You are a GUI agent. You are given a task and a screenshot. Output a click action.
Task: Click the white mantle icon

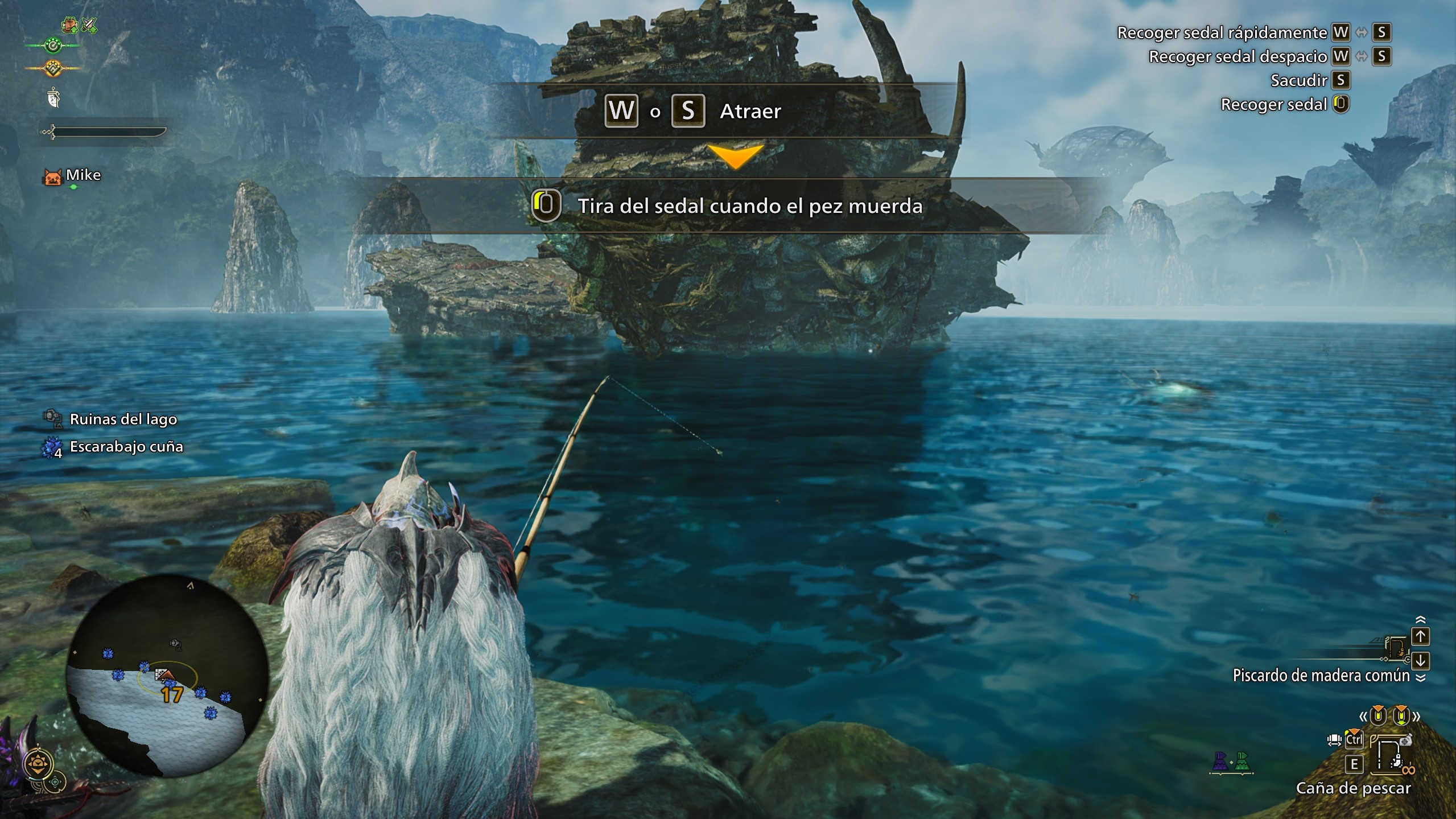53,98
